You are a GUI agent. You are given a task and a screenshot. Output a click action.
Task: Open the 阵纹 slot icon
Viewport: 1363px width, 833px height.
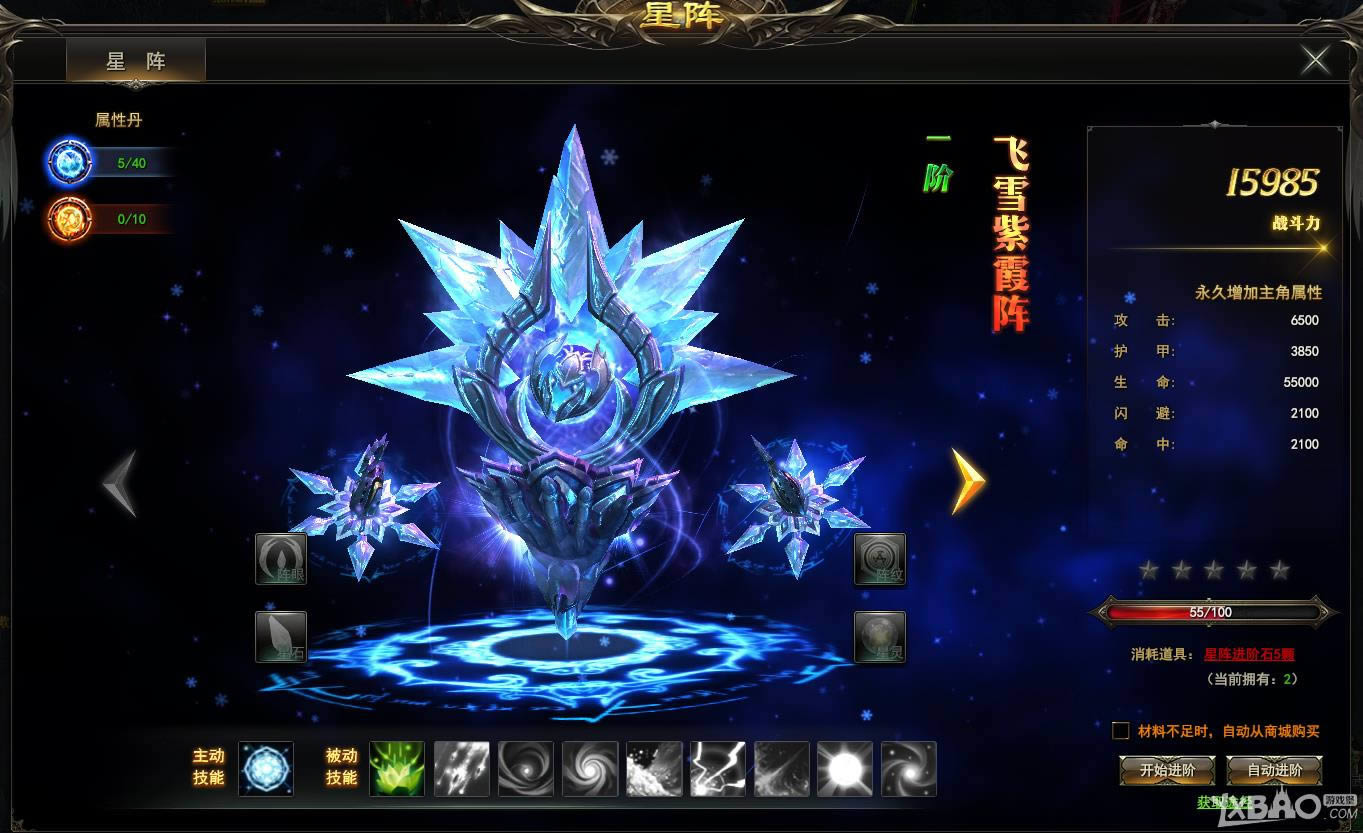point(880,561)
